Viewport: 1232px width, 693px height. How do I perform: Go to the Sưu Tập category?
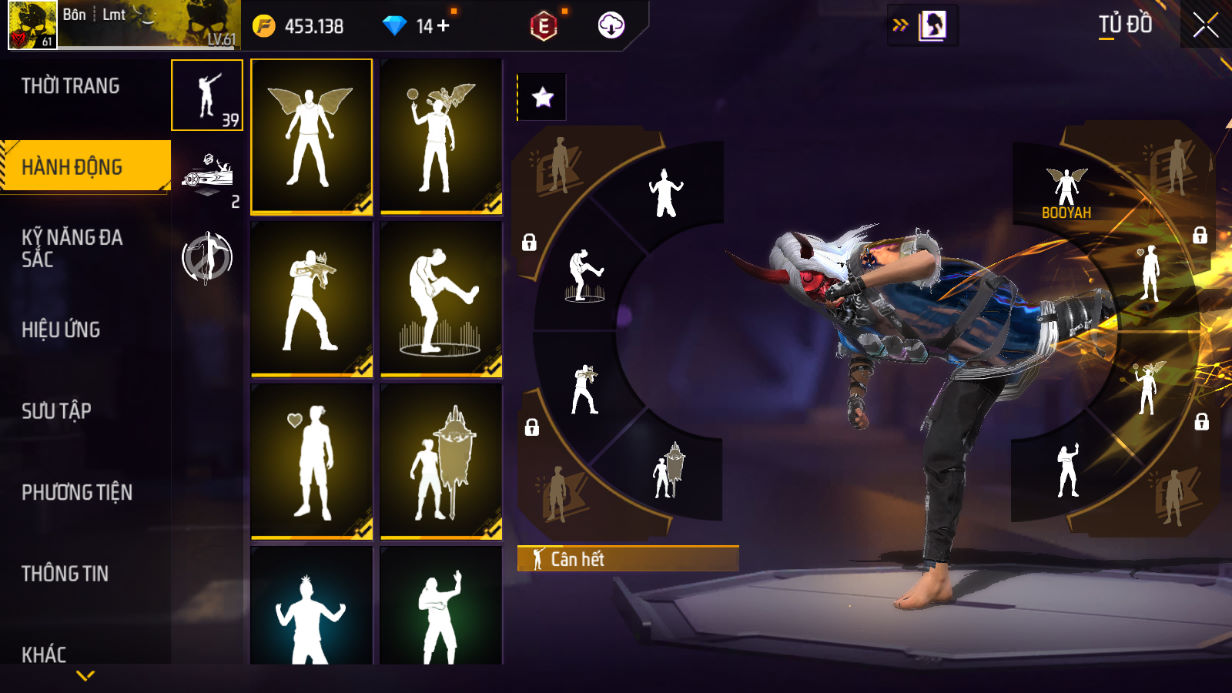coord(57,411)
